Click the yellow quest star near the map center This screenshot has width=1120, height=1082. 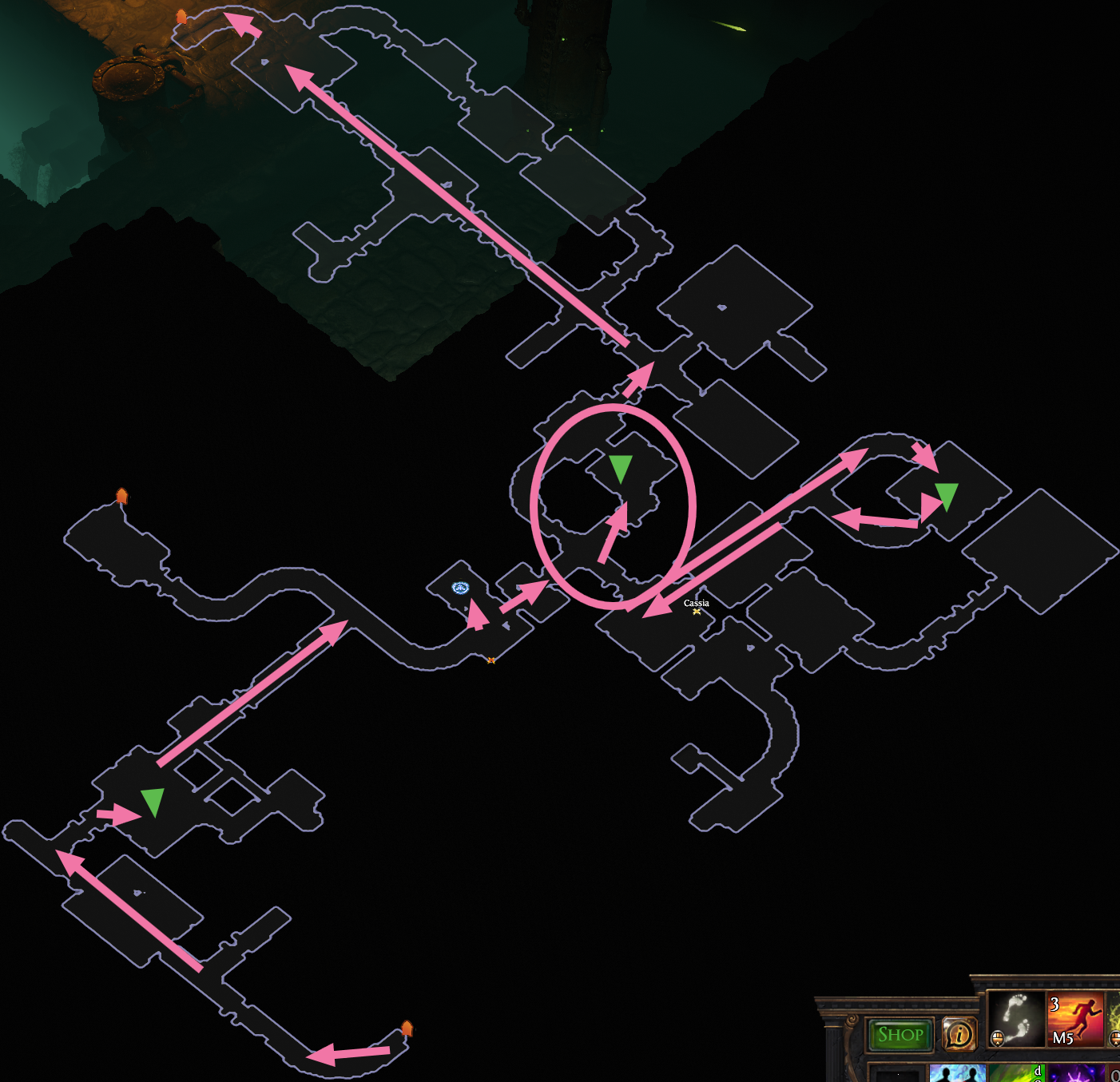(490, 660)
